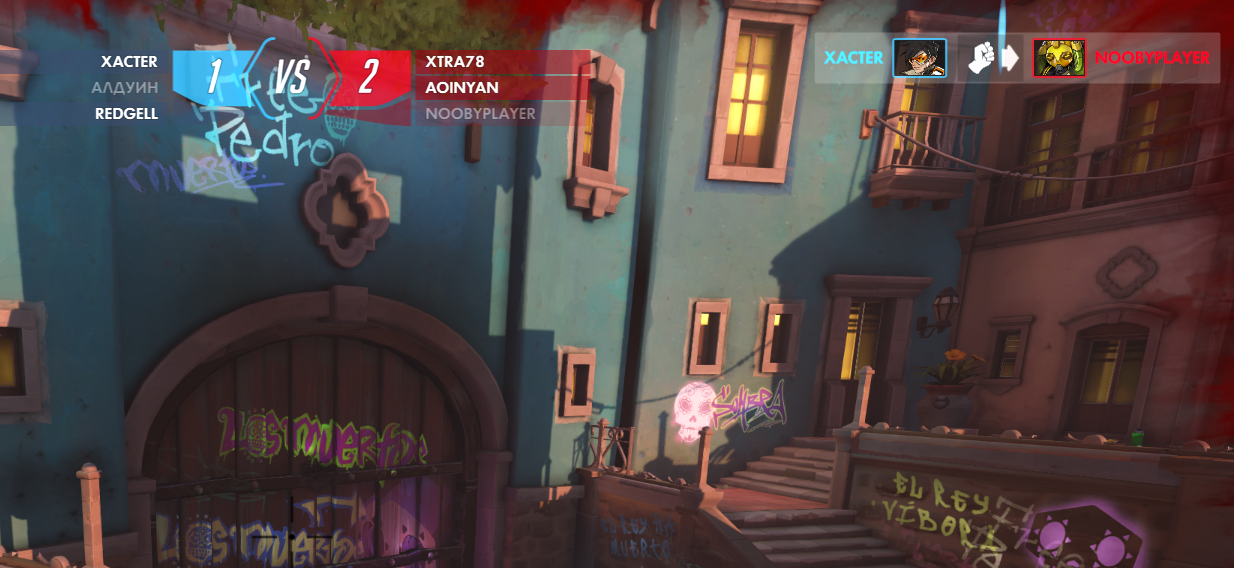Select REDGELL in the blue team roster
The width and height of the screenshot is (1234, 568).
pos(127,114)
